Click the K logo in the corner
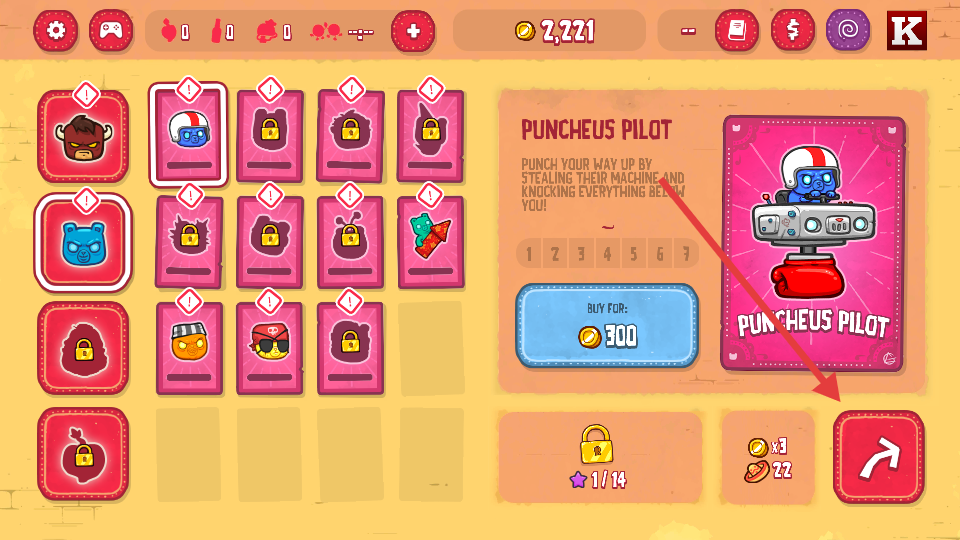Image resolution: width=960 pixels, height=540 pixels. point(907,31)
